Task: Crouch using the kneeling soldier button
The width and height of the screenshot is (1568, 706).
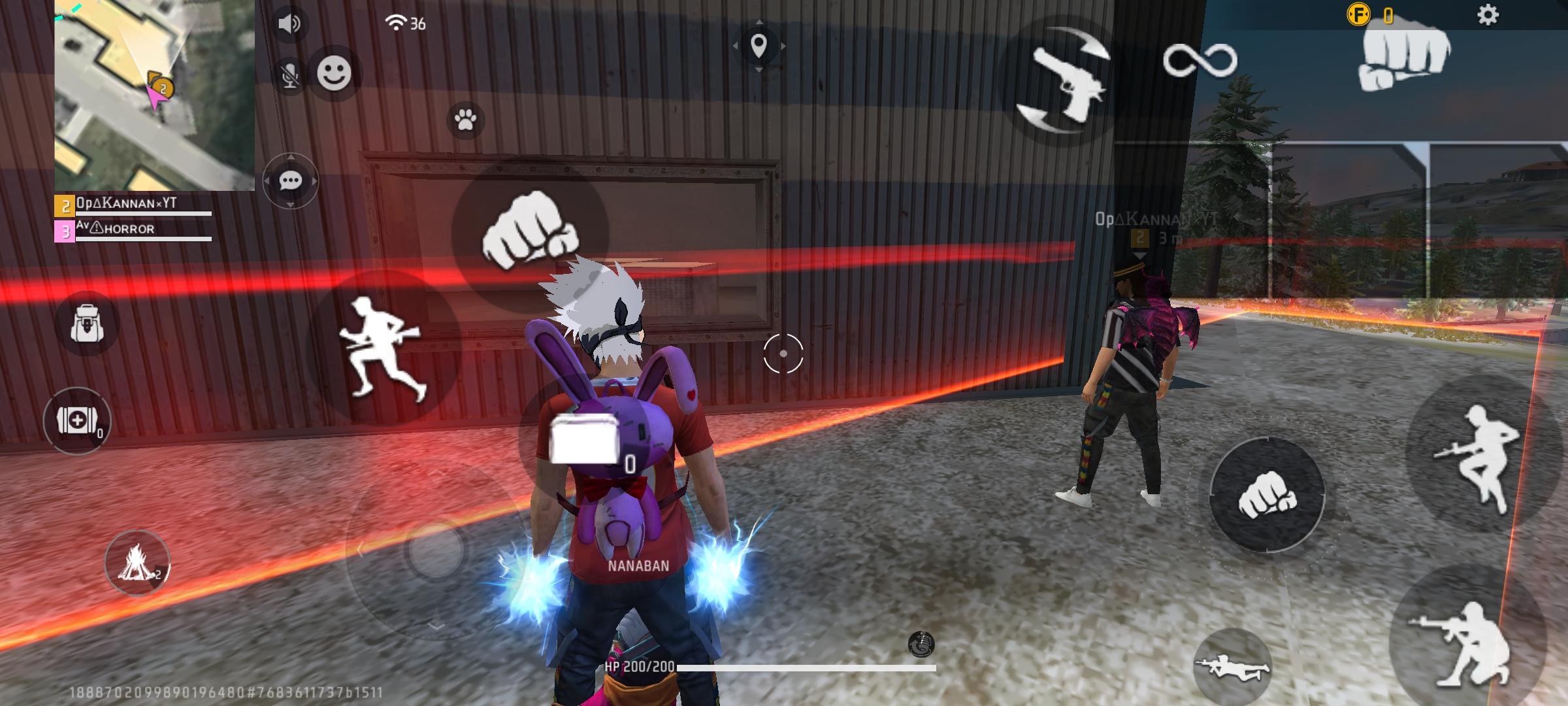Action: (x=1463, y=644)
